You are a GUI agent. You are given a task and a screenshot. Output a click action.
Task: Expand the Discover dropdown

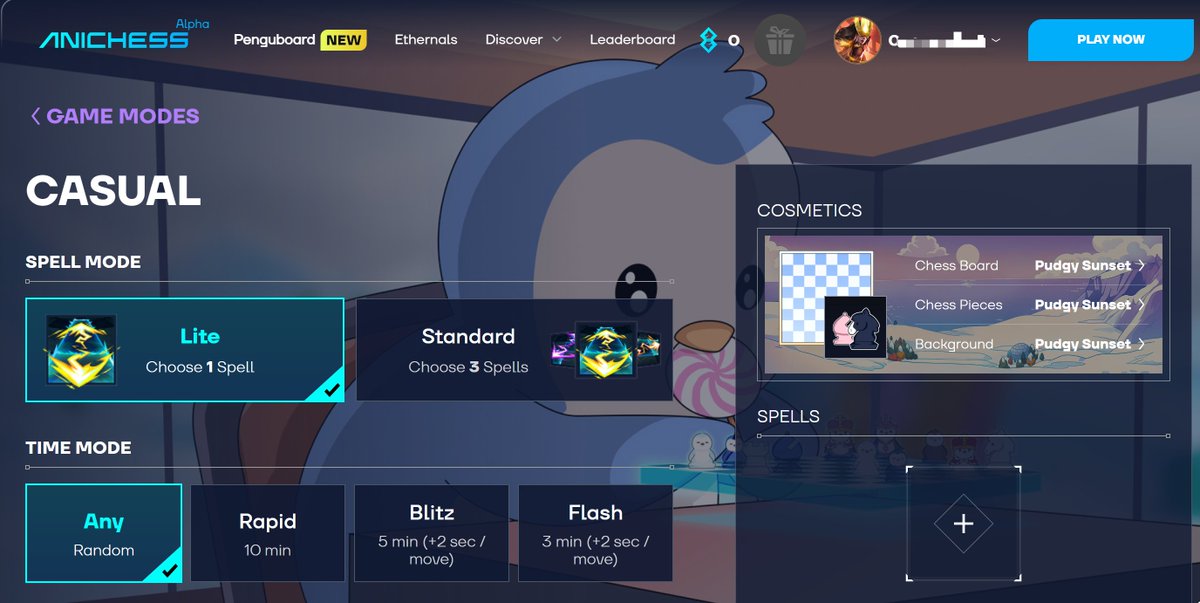[x=523, y=40]
